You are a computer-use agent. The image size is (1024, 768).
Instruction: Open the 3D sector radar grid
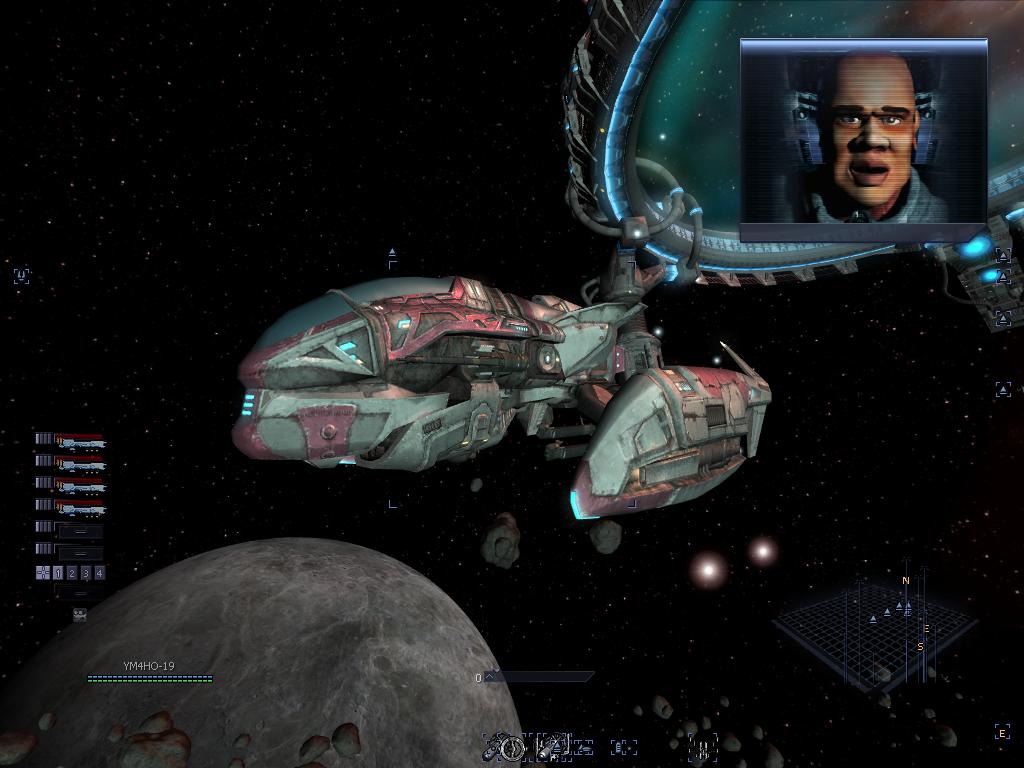point(873,625)
